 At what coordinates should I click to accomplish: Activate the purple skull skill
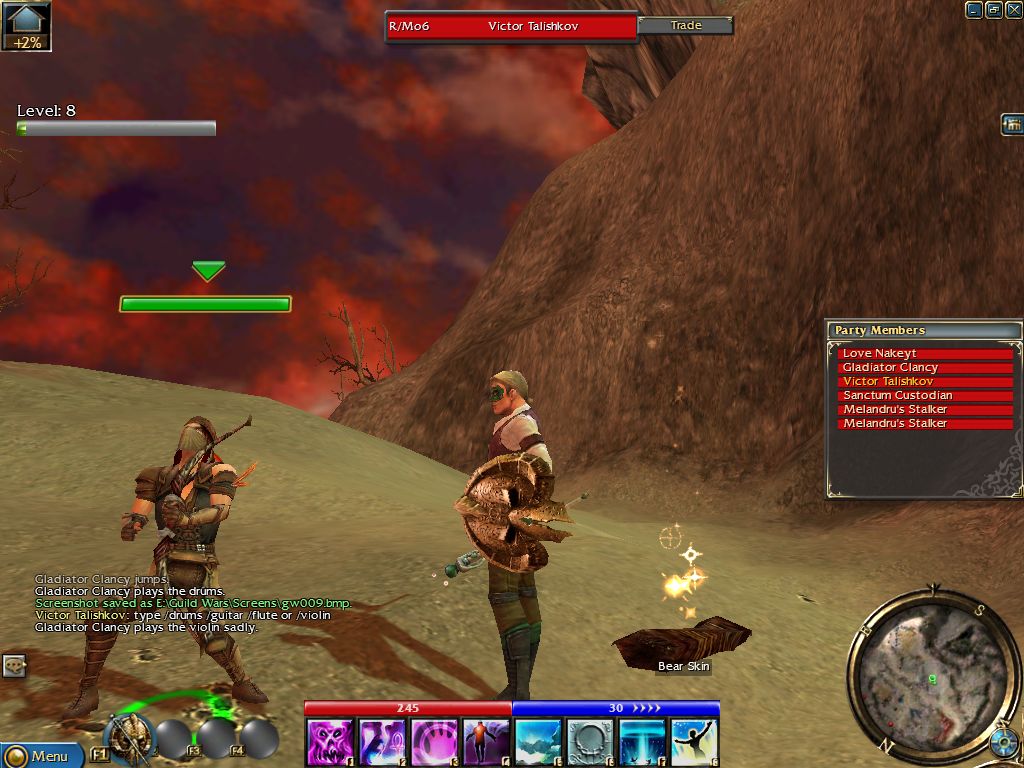click(330, 742)
